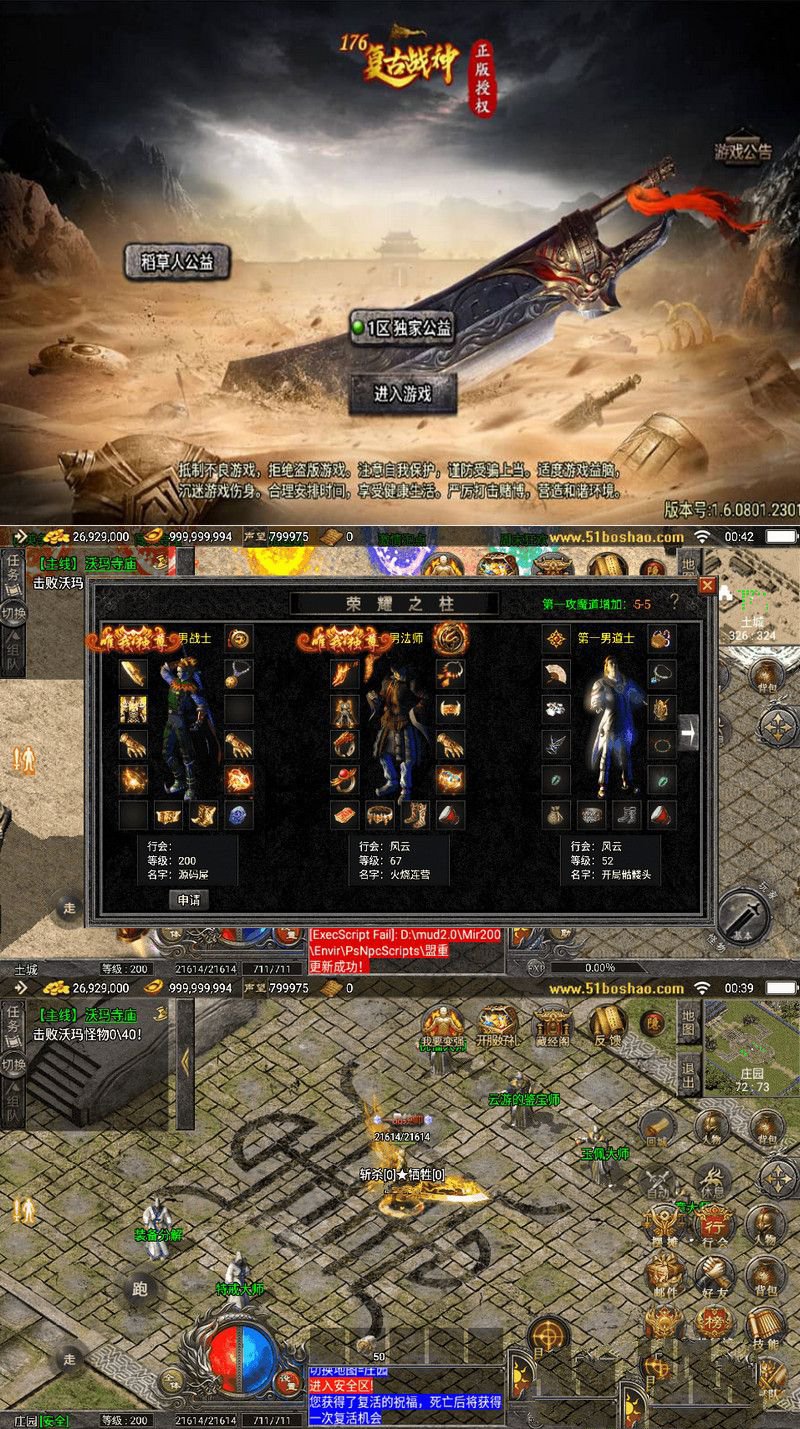800x1429 pixels.
Task: Open the 行会 guild menu
Action: pos(714,1225)
